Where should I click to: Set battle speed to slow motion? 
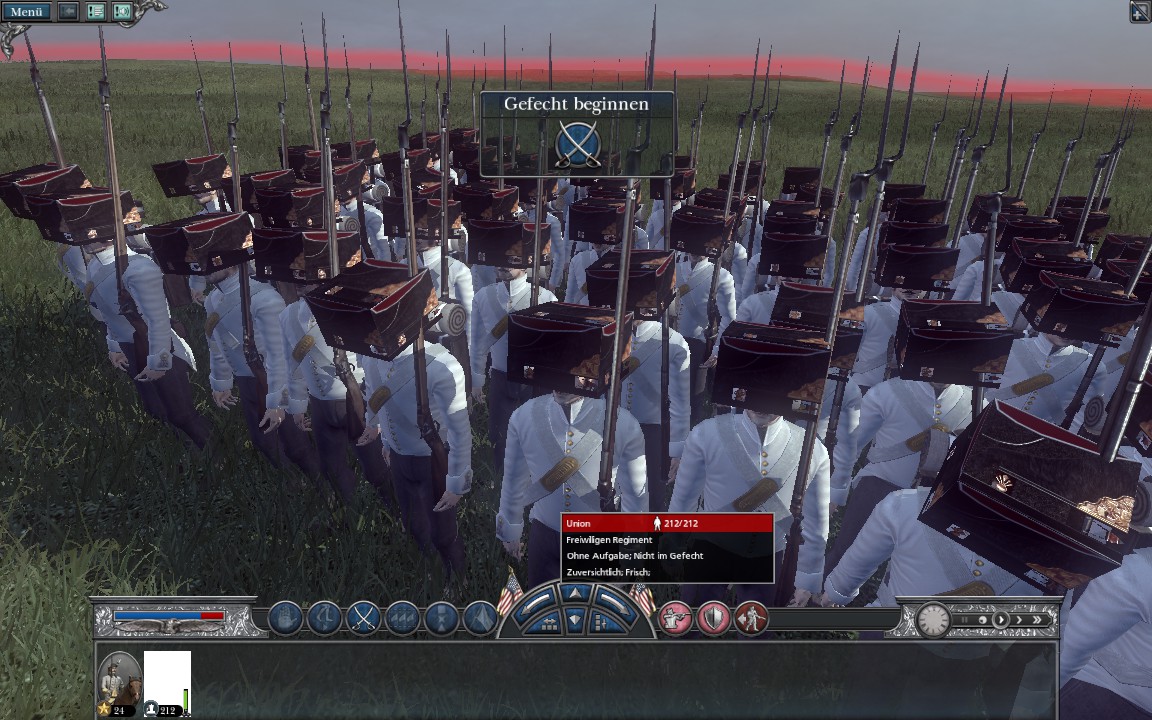(x=982, y=620)
